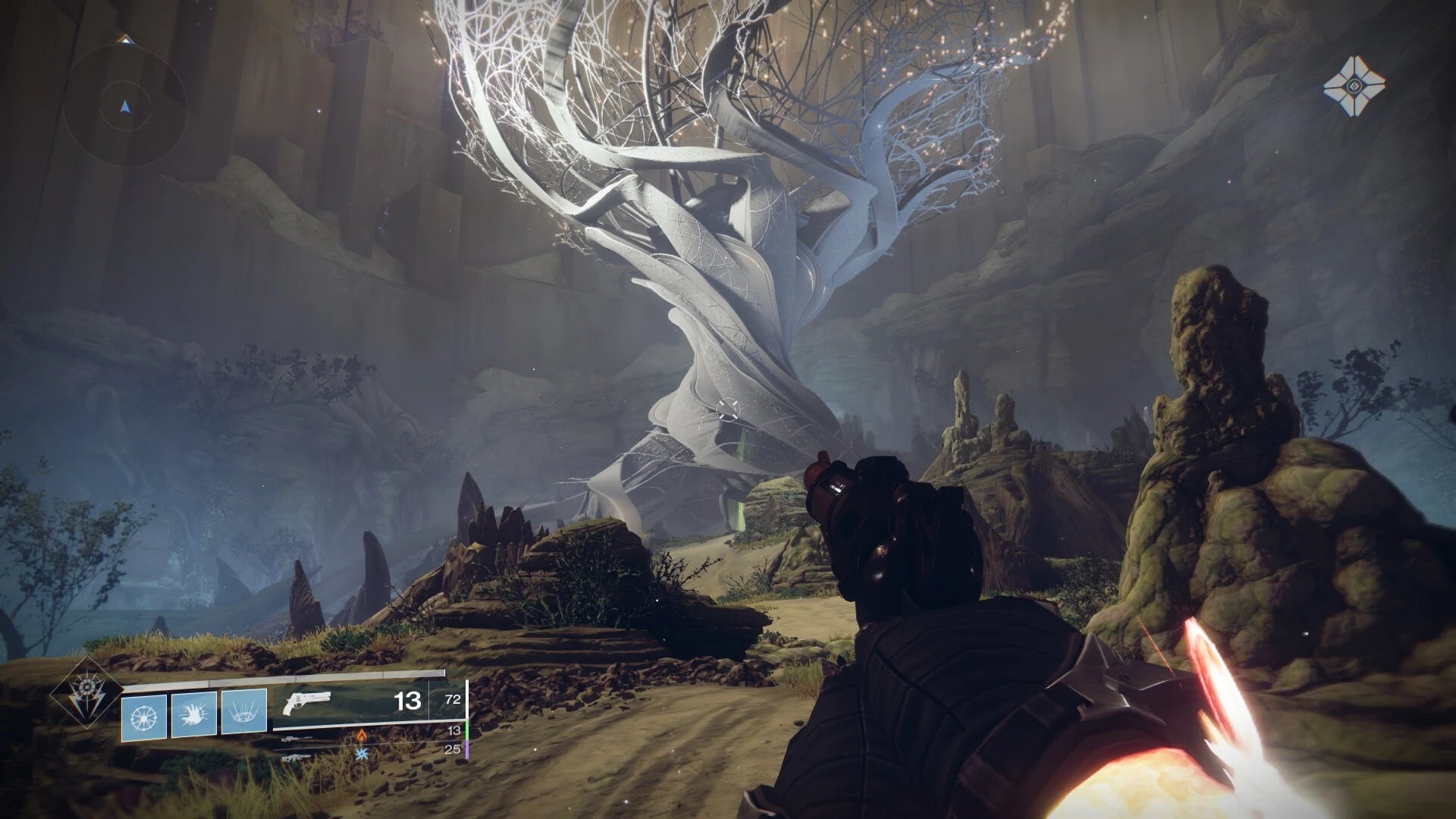The image size is (1456, 819).
Task: Click the reserve ammo count showing 72
Action: click(x=453, y=700)
